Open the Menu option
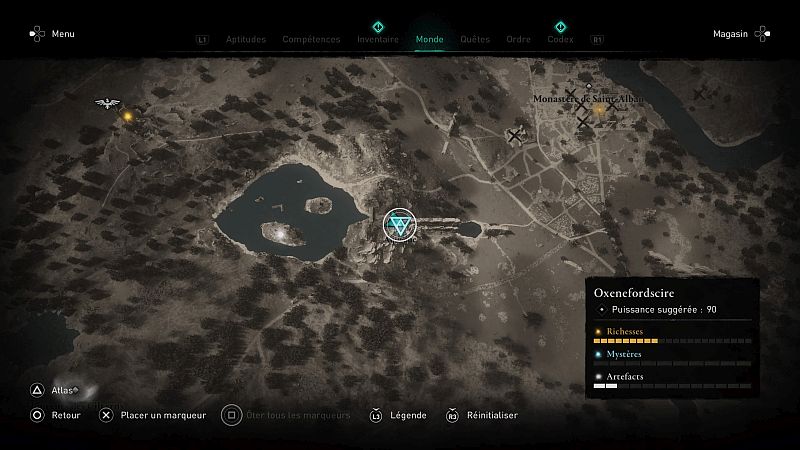800x450 pixels. (62, 34)
